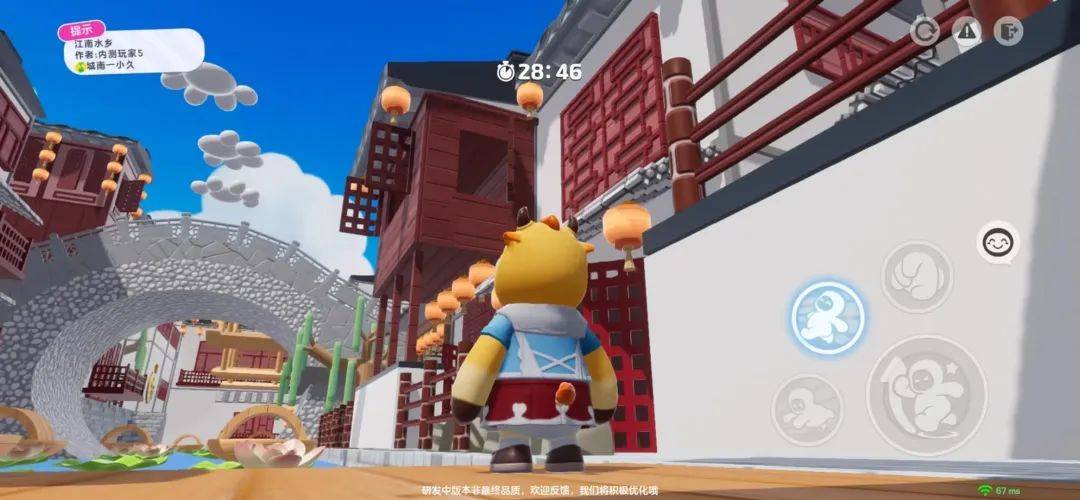This screenshot has width=1080, height=500.
Task: Use the glowing blue run action button
Action: point(827,317)
